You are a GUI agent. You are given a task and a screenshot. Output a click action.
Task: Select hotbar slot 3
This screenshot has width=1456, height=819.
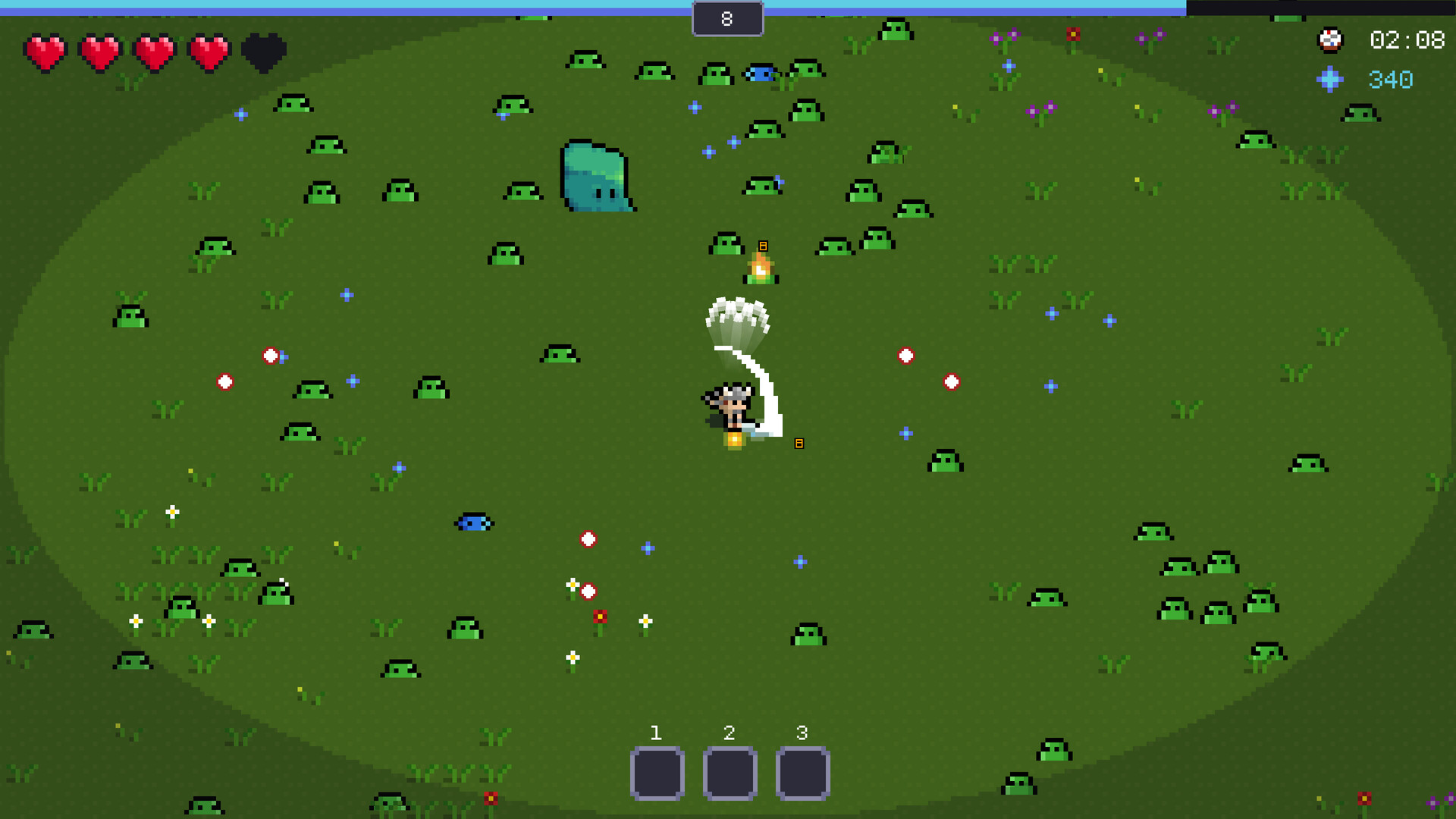[x=802, y=772]
